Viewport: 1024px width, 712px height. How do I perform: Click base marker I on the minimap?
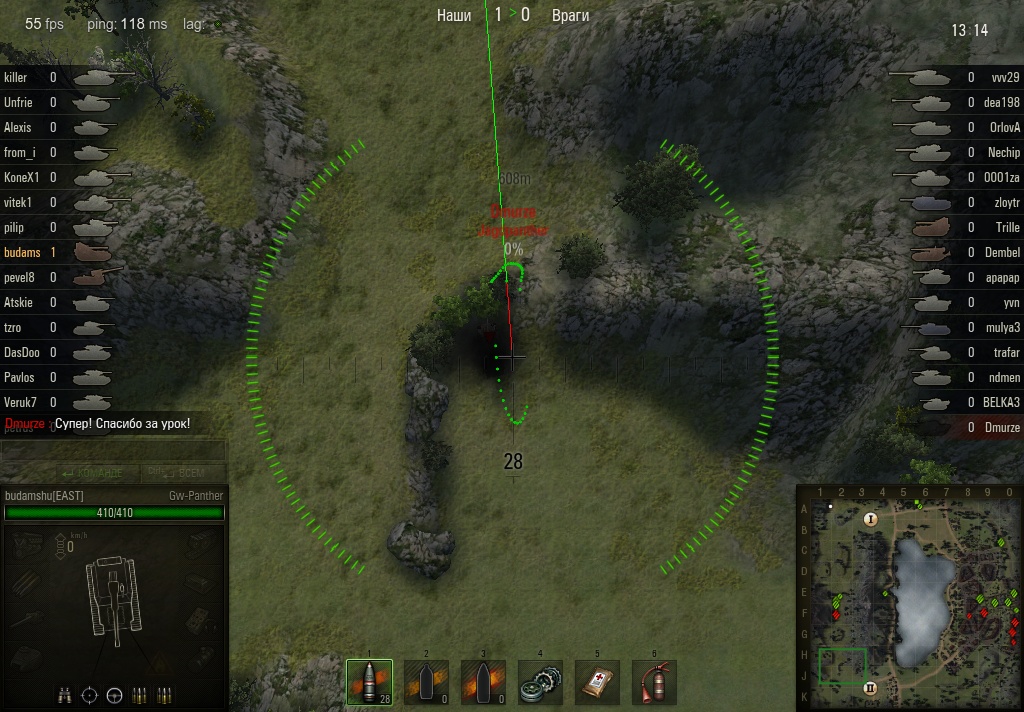pos(870,519)
